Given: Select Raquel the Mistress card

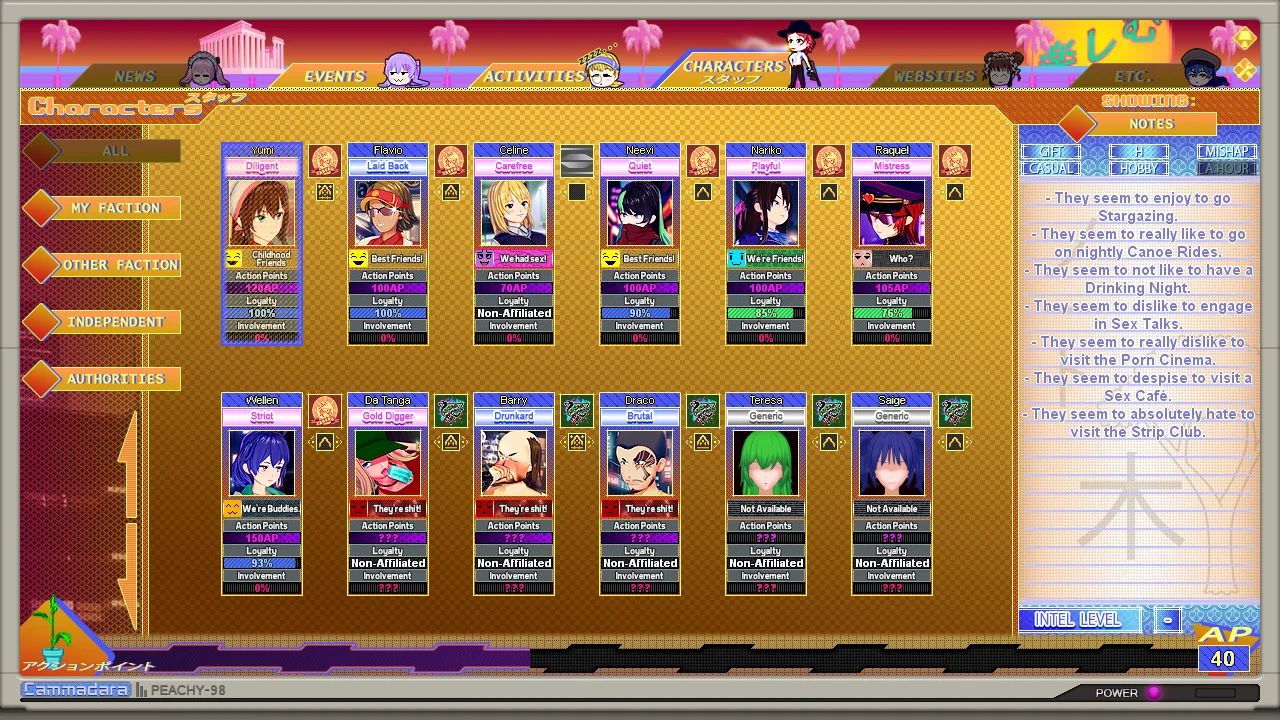Looking at the screenshot, I should [892, 213].
